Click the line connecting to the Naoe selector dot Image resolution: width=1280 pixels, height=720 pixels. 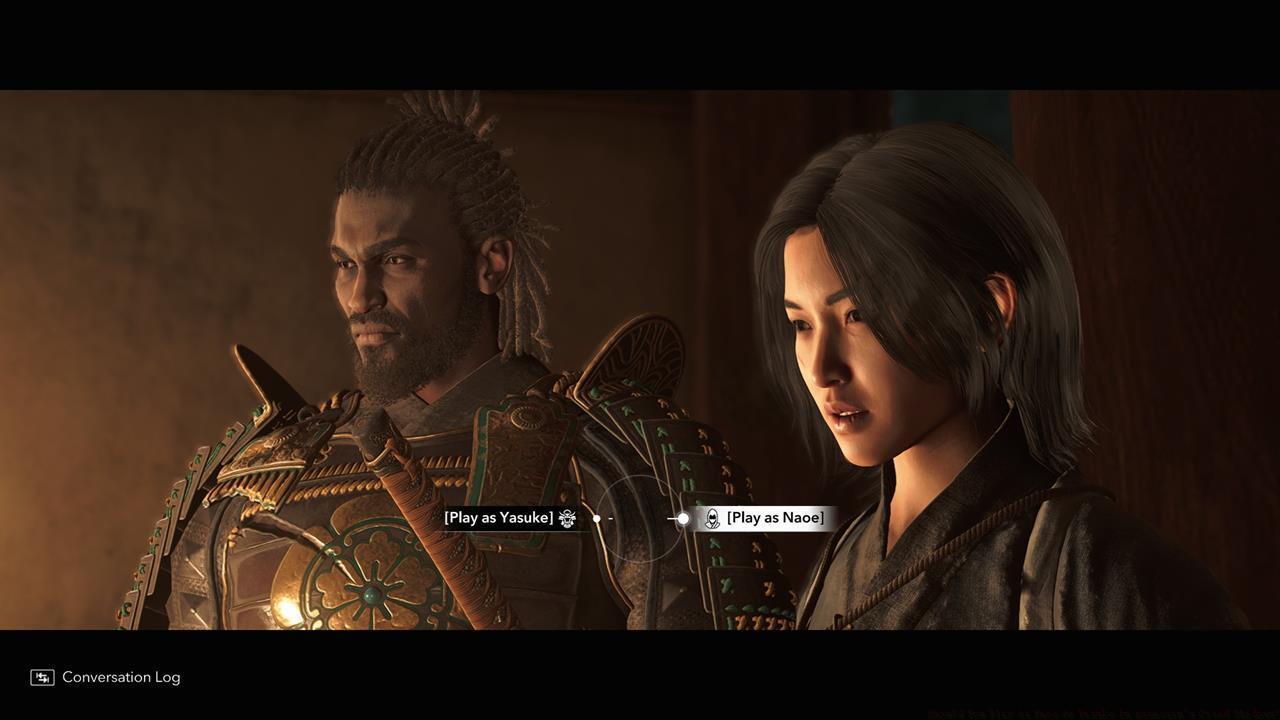(x=672, y=518)
